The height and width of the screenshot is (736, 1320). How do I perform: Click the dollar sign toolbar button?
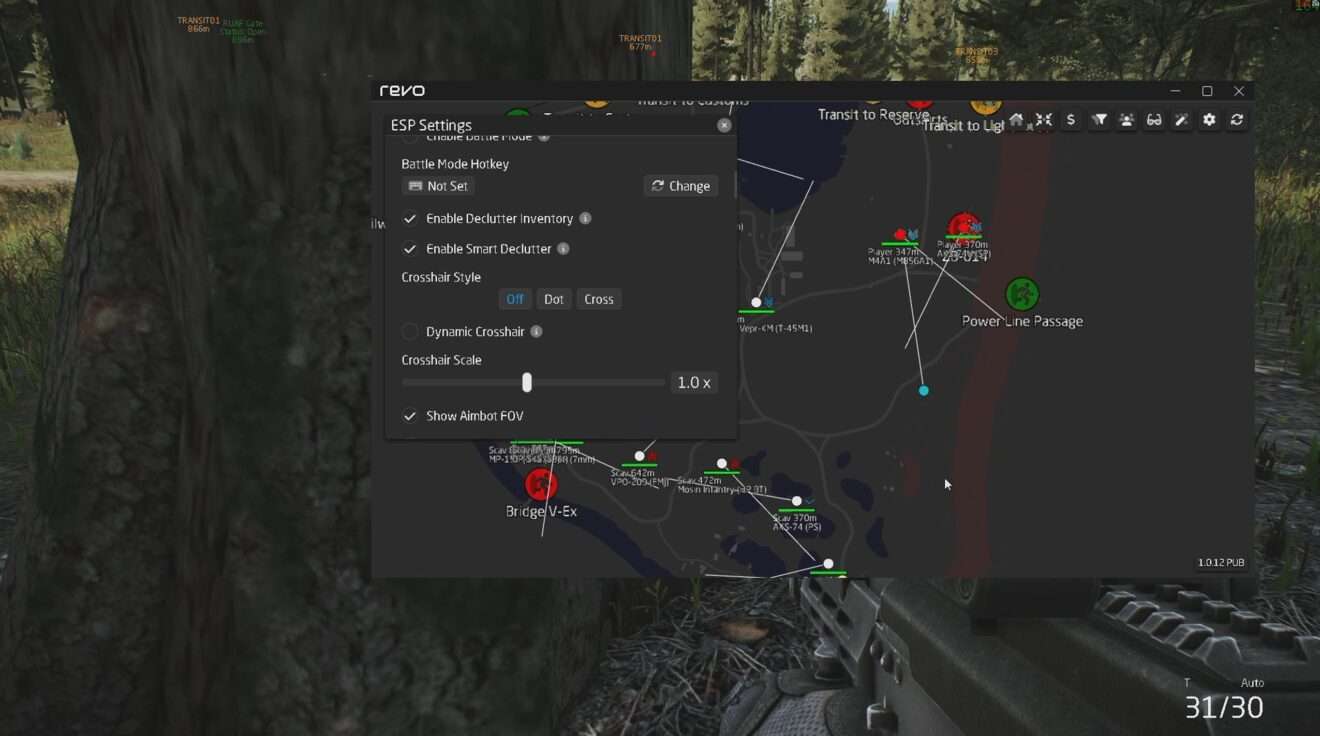click(x=1071, y=120)
